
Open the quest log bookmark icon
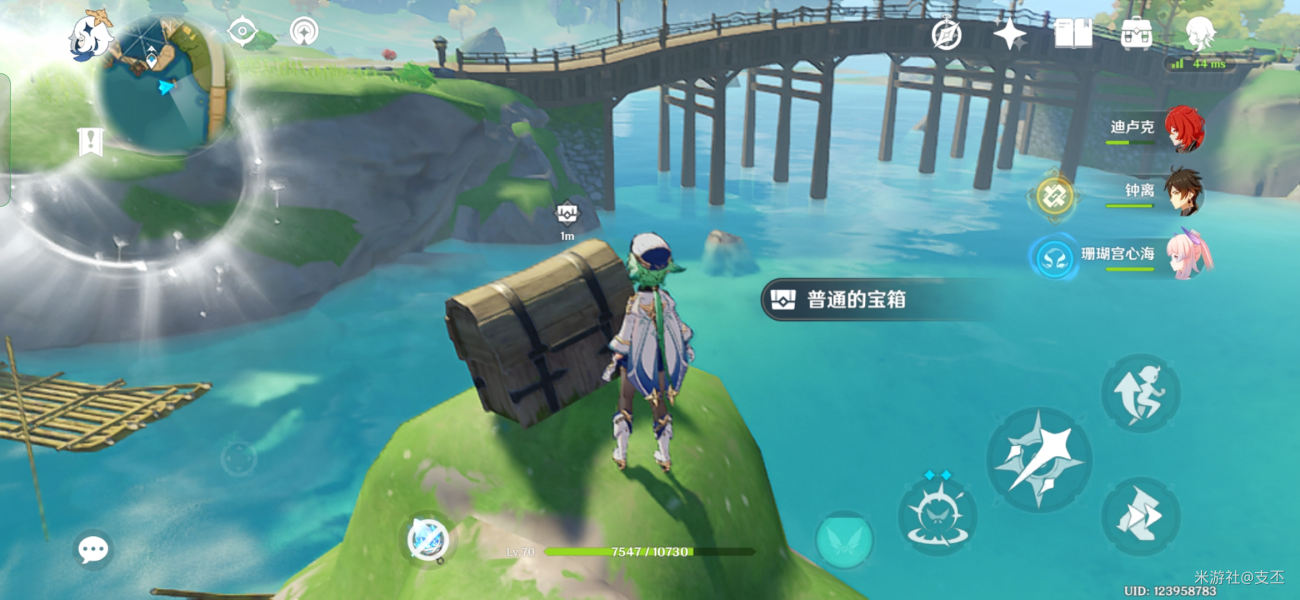tap(90, 143)
